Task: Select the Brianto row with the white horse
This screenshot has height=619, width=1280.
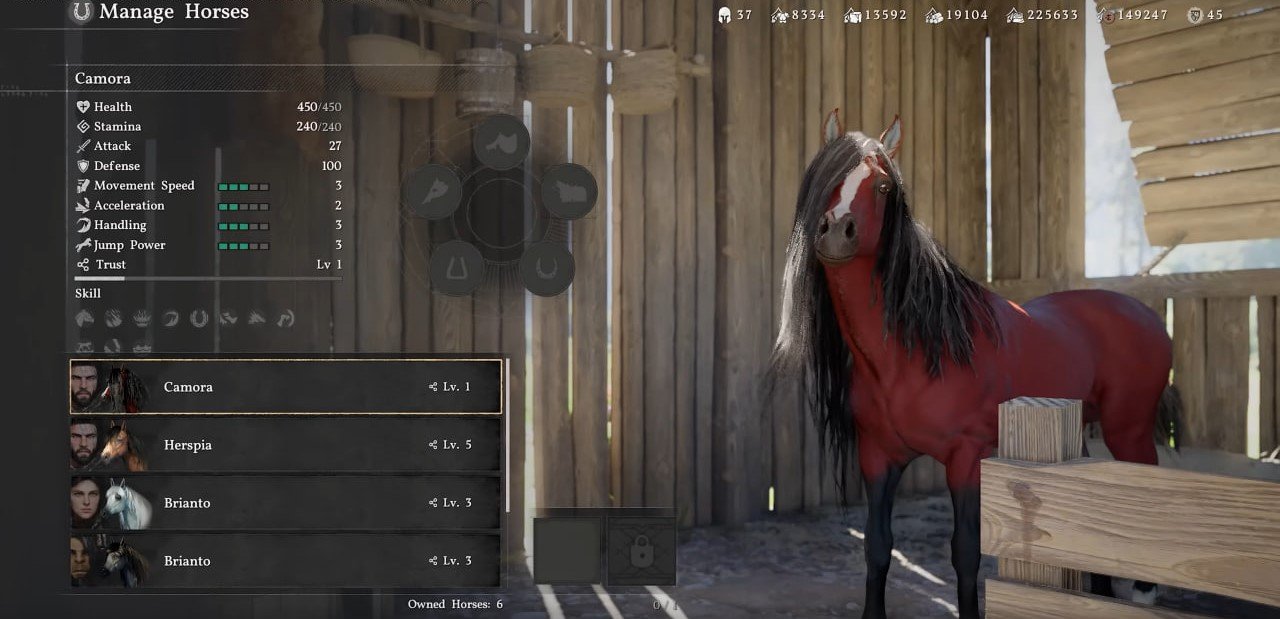Action: click(285, 503)
